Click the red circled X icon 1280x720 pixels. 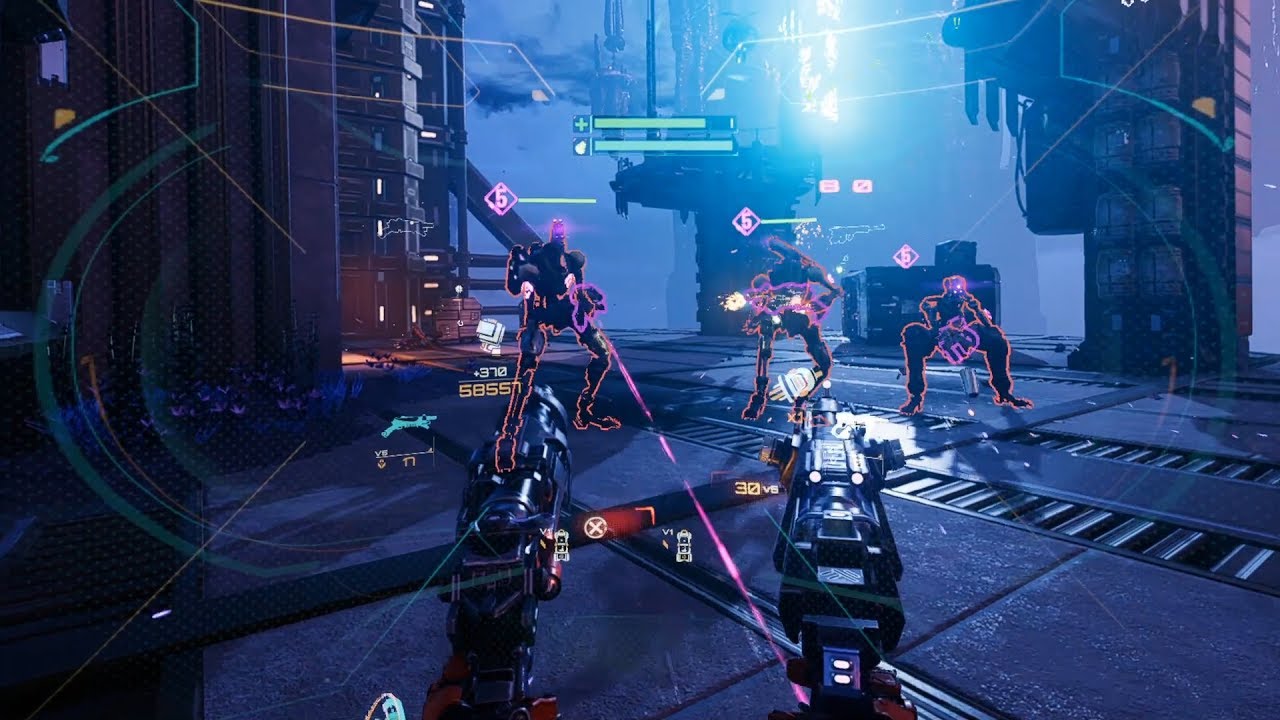pyautogui.click(x=595, y=528)
